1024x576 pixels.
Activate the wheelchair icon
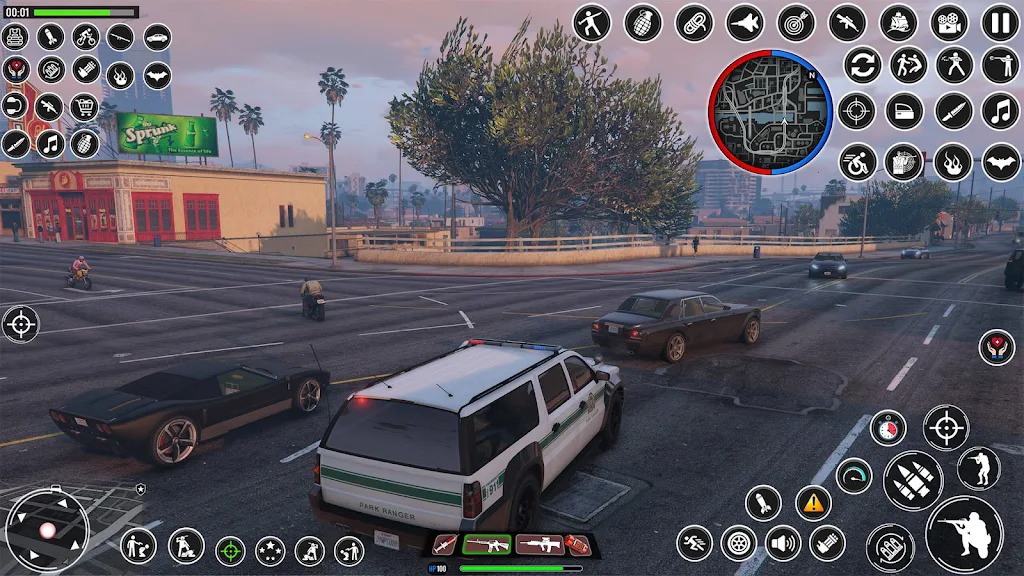857,162
